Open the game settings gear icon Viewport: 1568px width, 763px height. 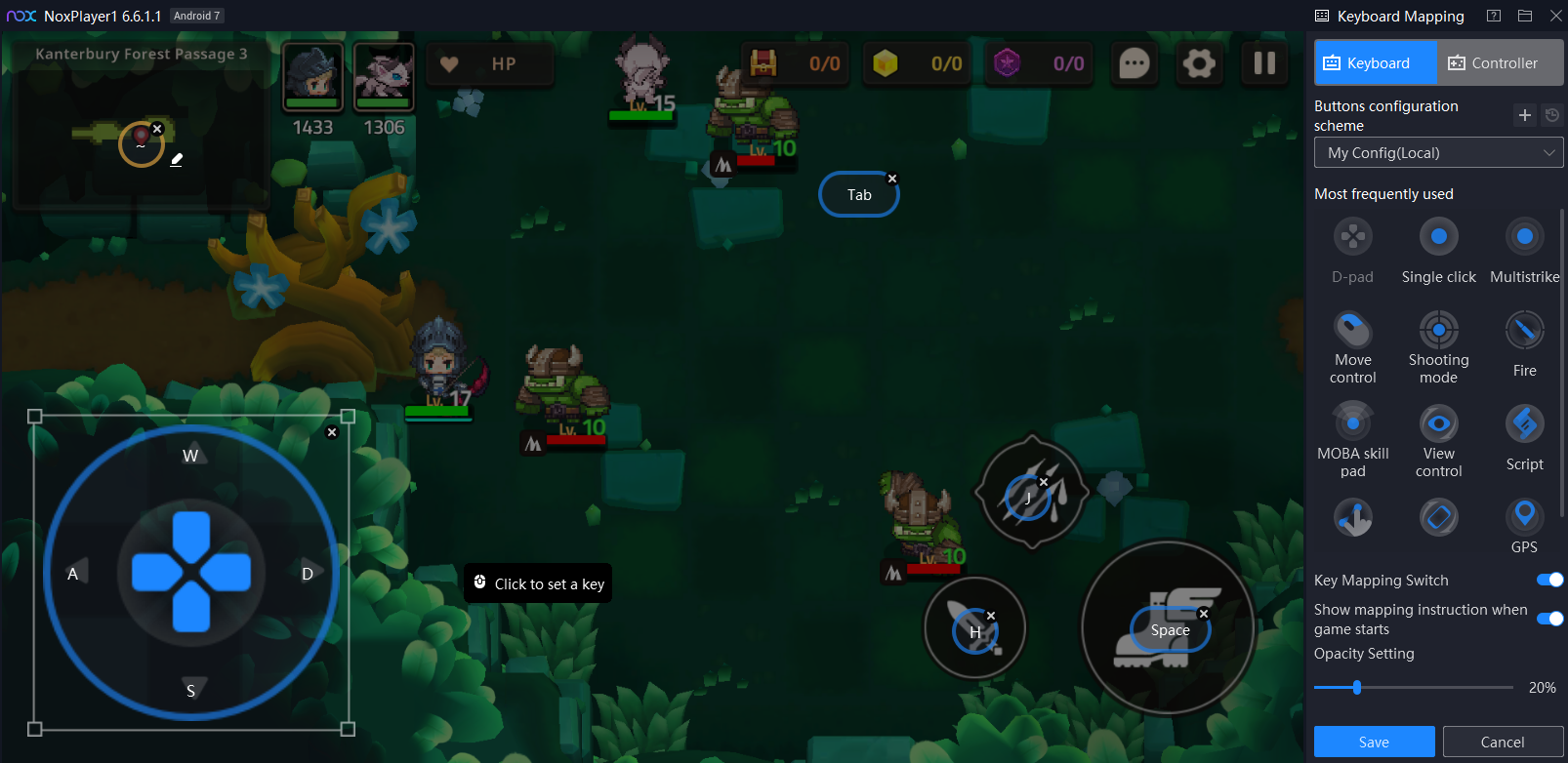coord(1199,63)
